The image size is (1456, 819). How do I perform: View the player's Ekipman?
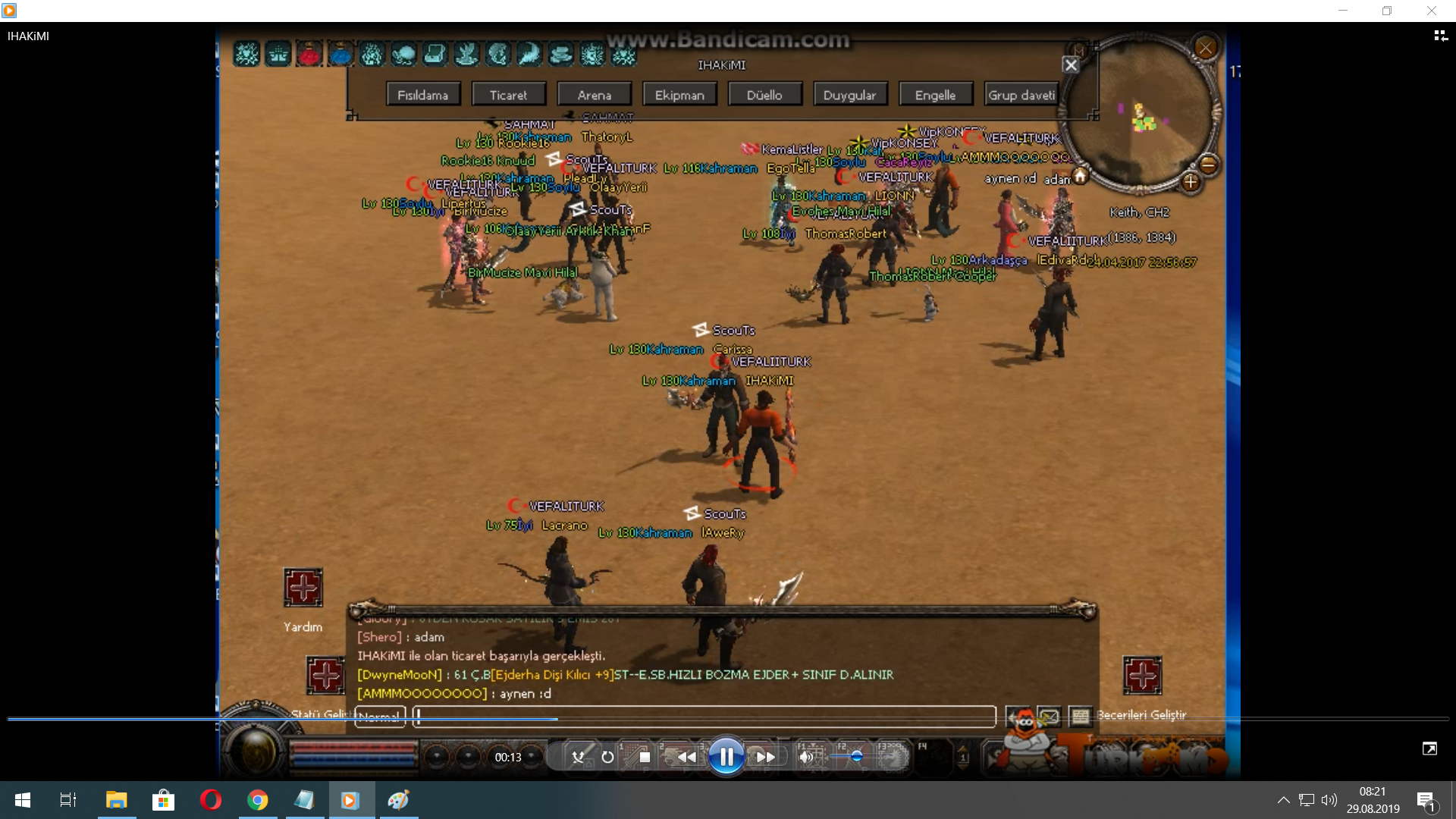click(679, 95)
